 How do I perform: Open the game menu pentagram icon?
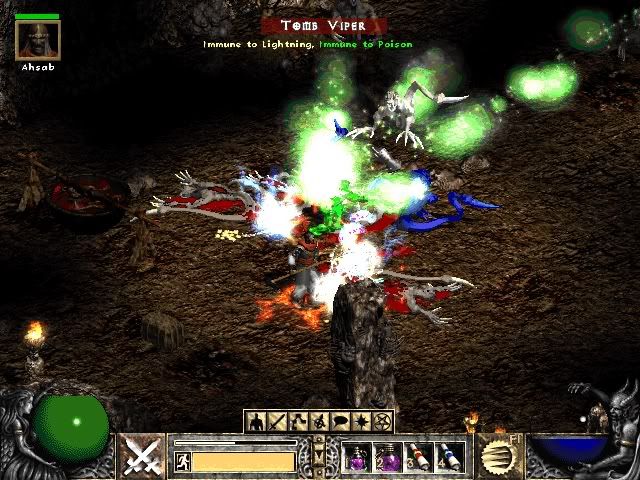coord(383,421)
